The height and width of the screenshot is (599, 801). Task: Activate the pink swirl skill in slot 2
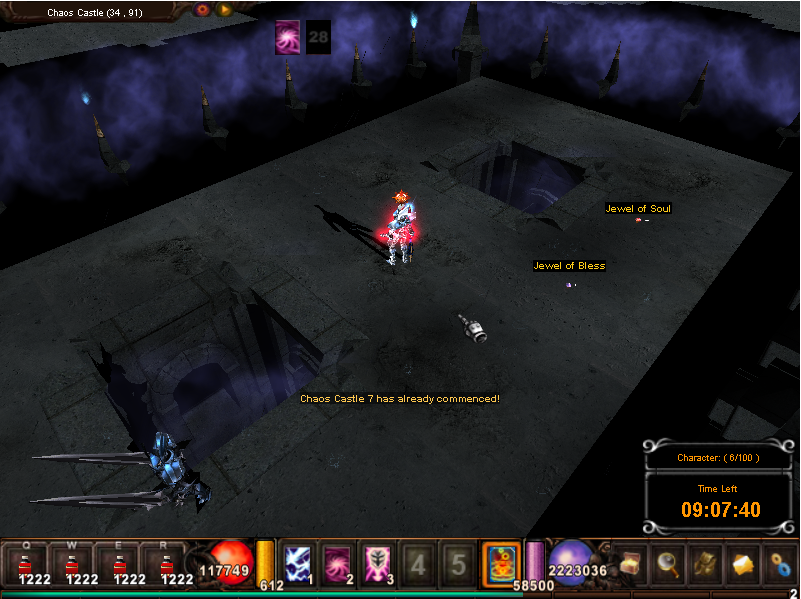pos(339,563)
